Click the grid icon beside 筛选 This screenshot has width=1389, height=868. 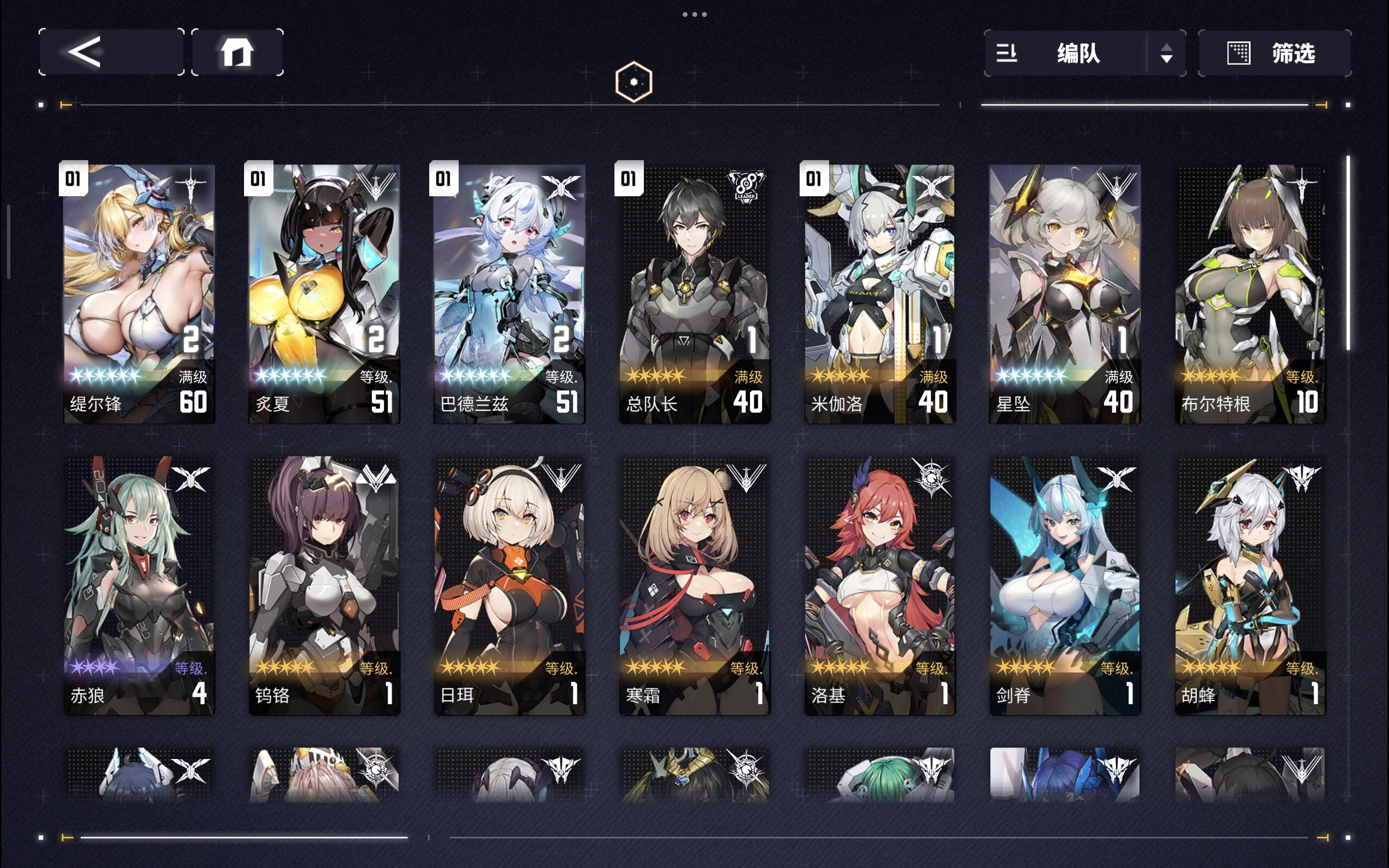[x=1239, y=53]
